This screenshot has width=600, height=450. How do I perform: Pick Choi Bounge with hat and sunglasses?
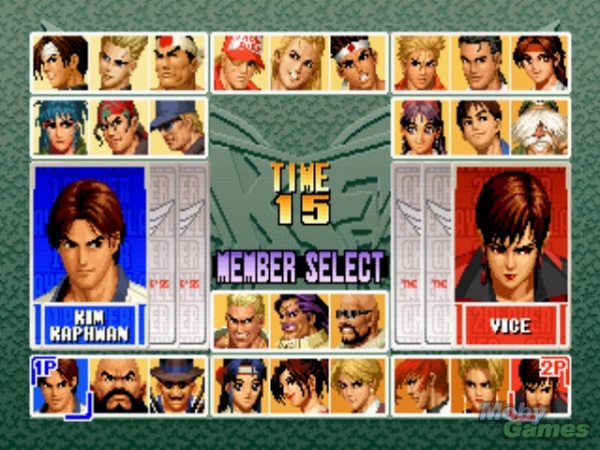pyautogui.click(x=178, y=385)
